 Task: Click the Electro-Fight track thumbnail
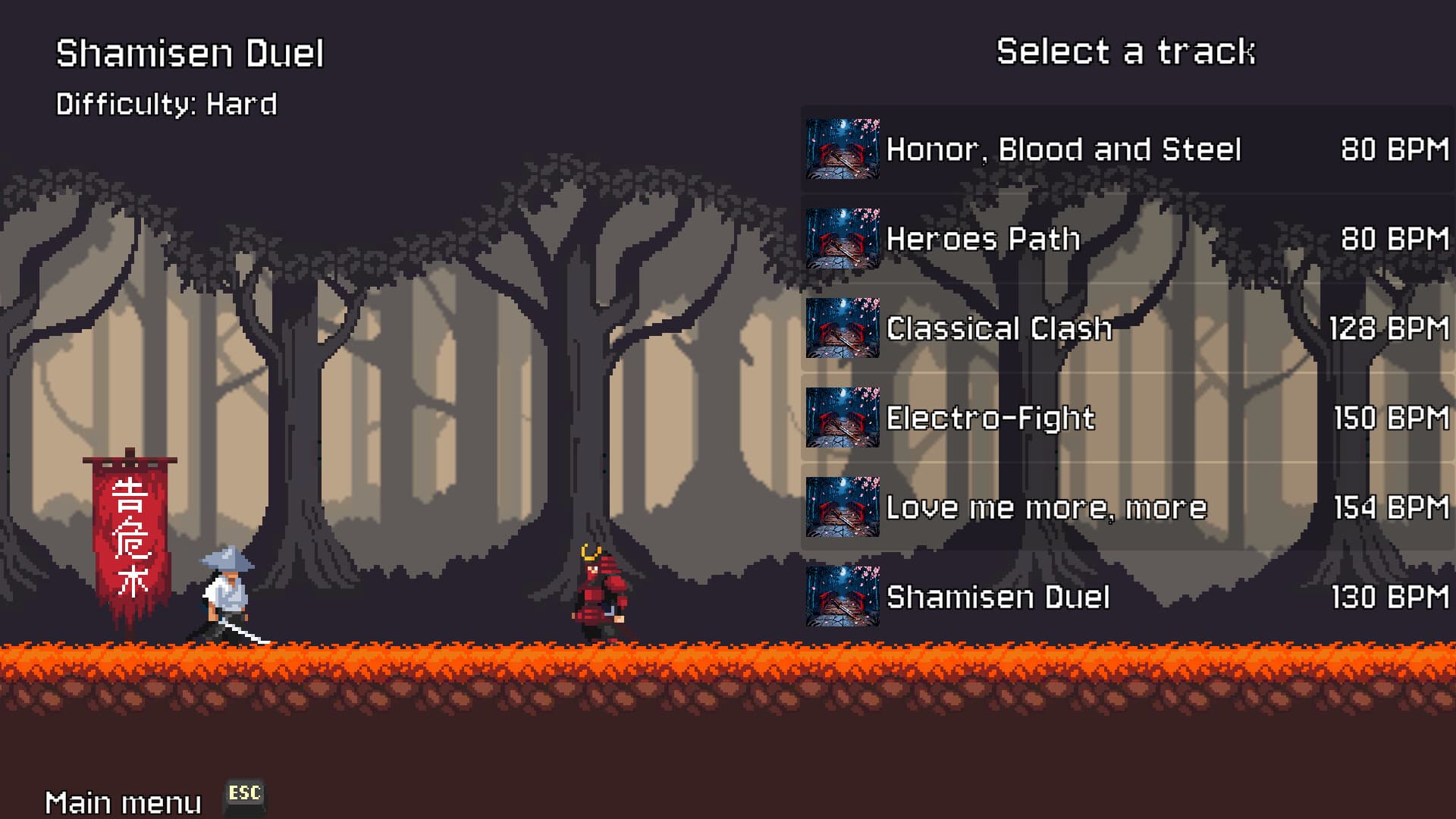tap(842, 418)
